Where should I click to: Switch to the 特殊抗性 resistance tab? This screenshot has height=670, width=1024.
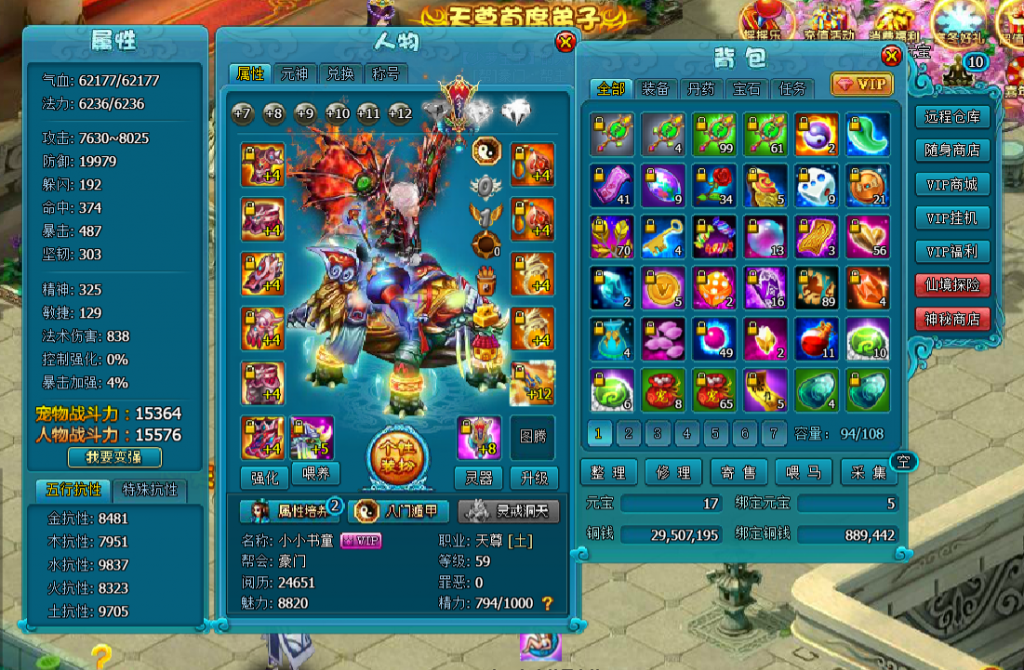pyautogui.click(x=150, y=490)
